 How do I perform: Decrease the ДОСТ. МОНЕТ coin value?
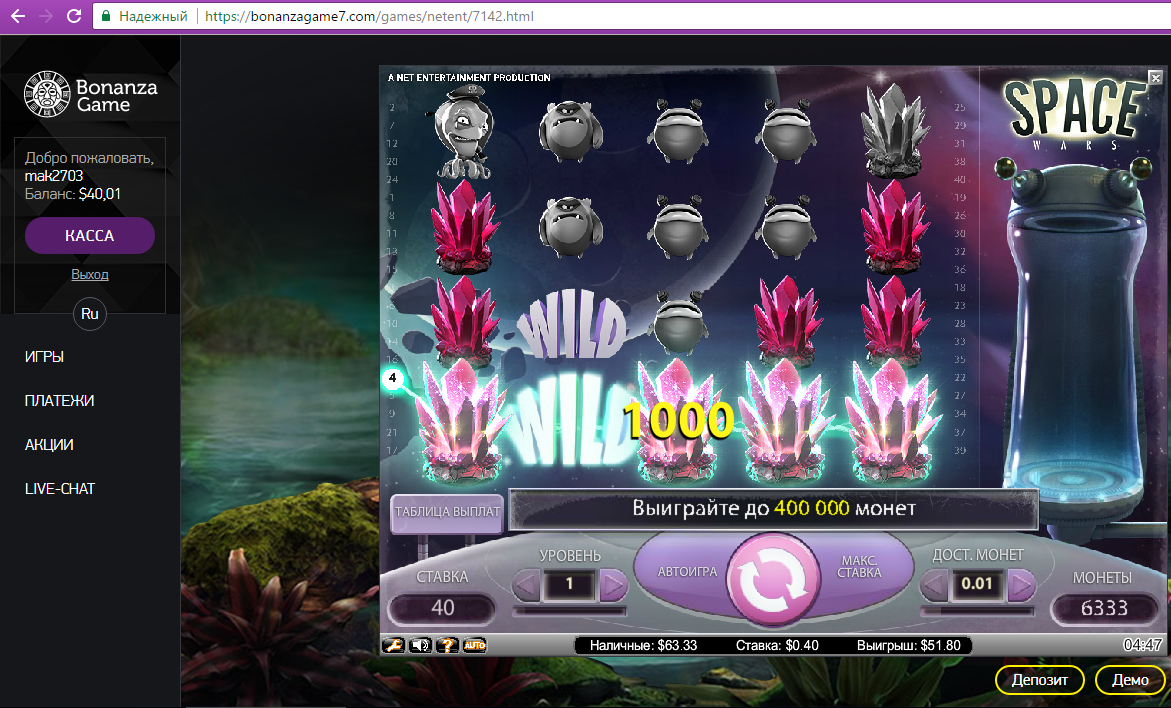[934, 584]
